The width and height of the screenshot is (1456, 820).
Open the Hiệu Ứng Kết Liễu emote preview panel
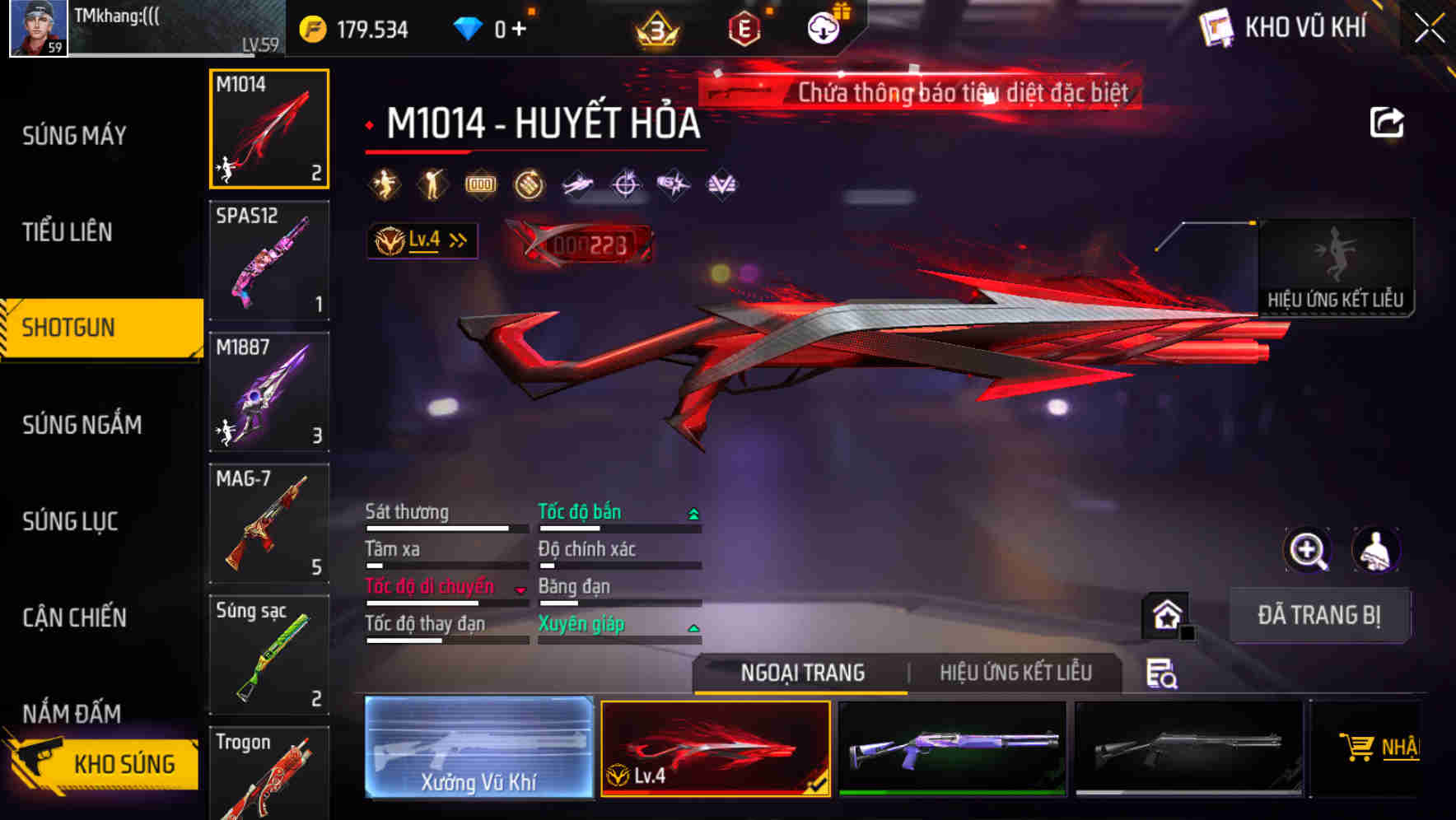click(x=1337, y=268)
